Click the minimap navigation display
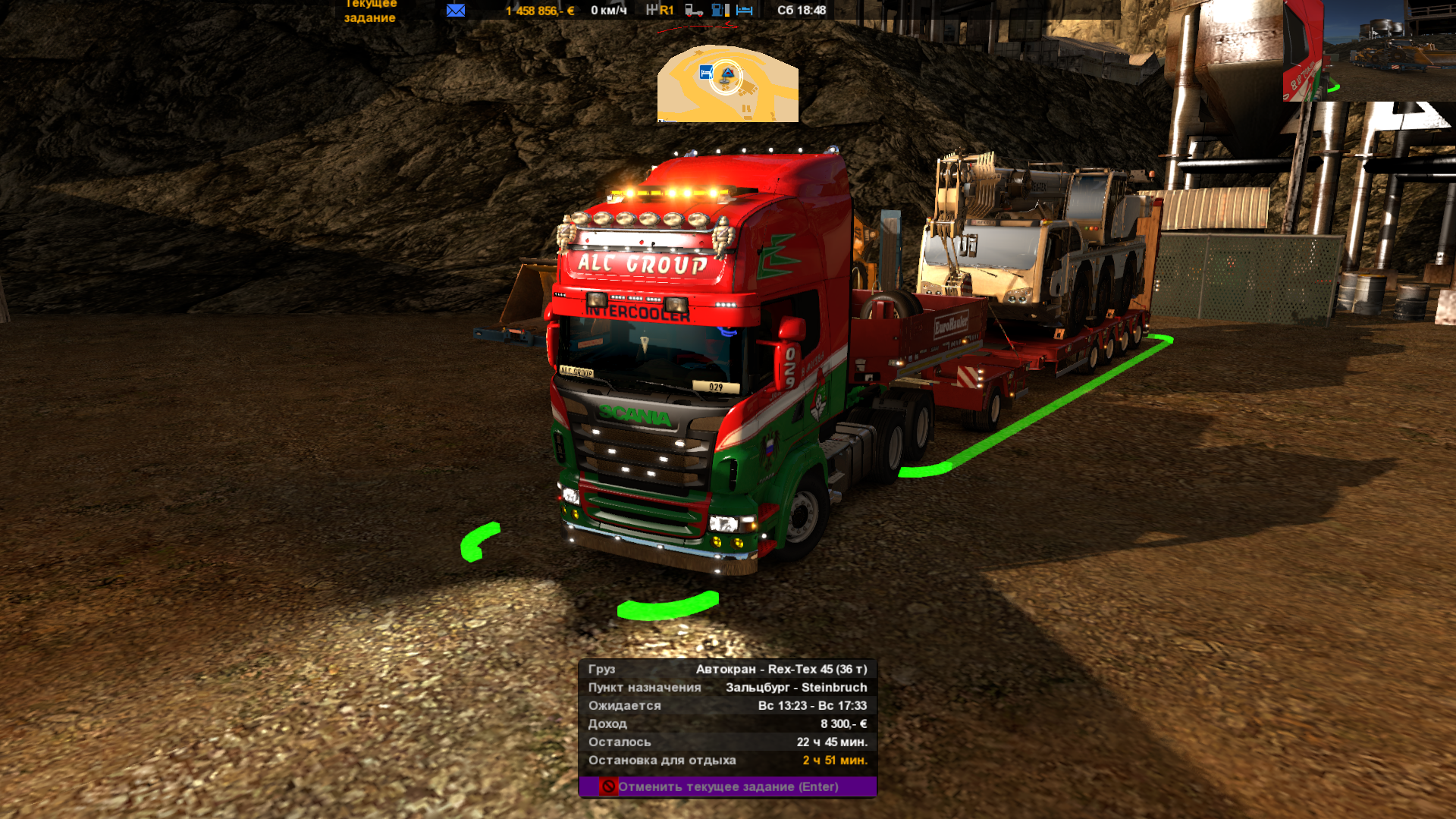This screenshot has width=1456, height=819. tap(727, 84)
